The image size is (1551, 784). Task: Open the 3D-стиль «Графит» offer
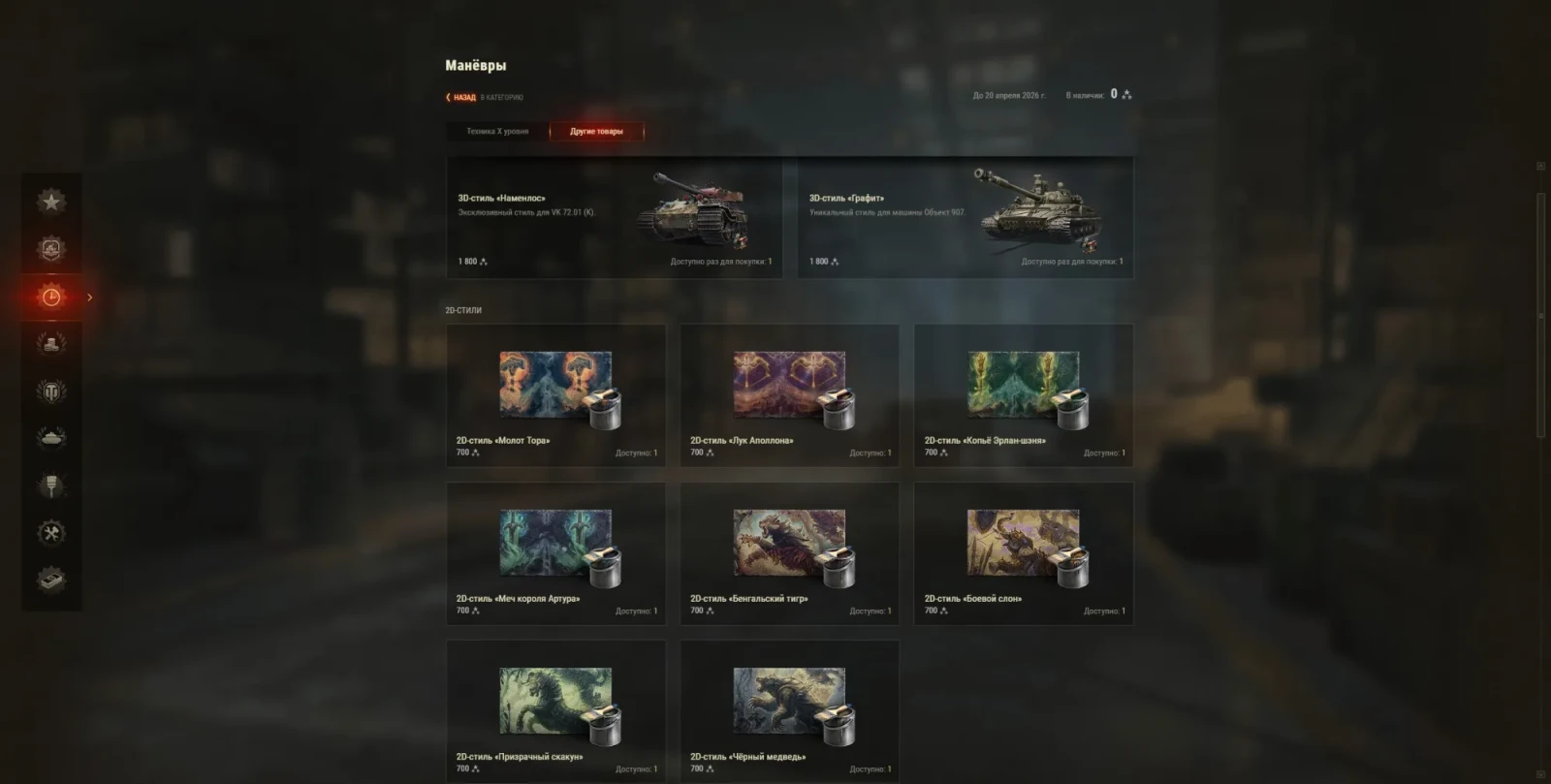965,219
